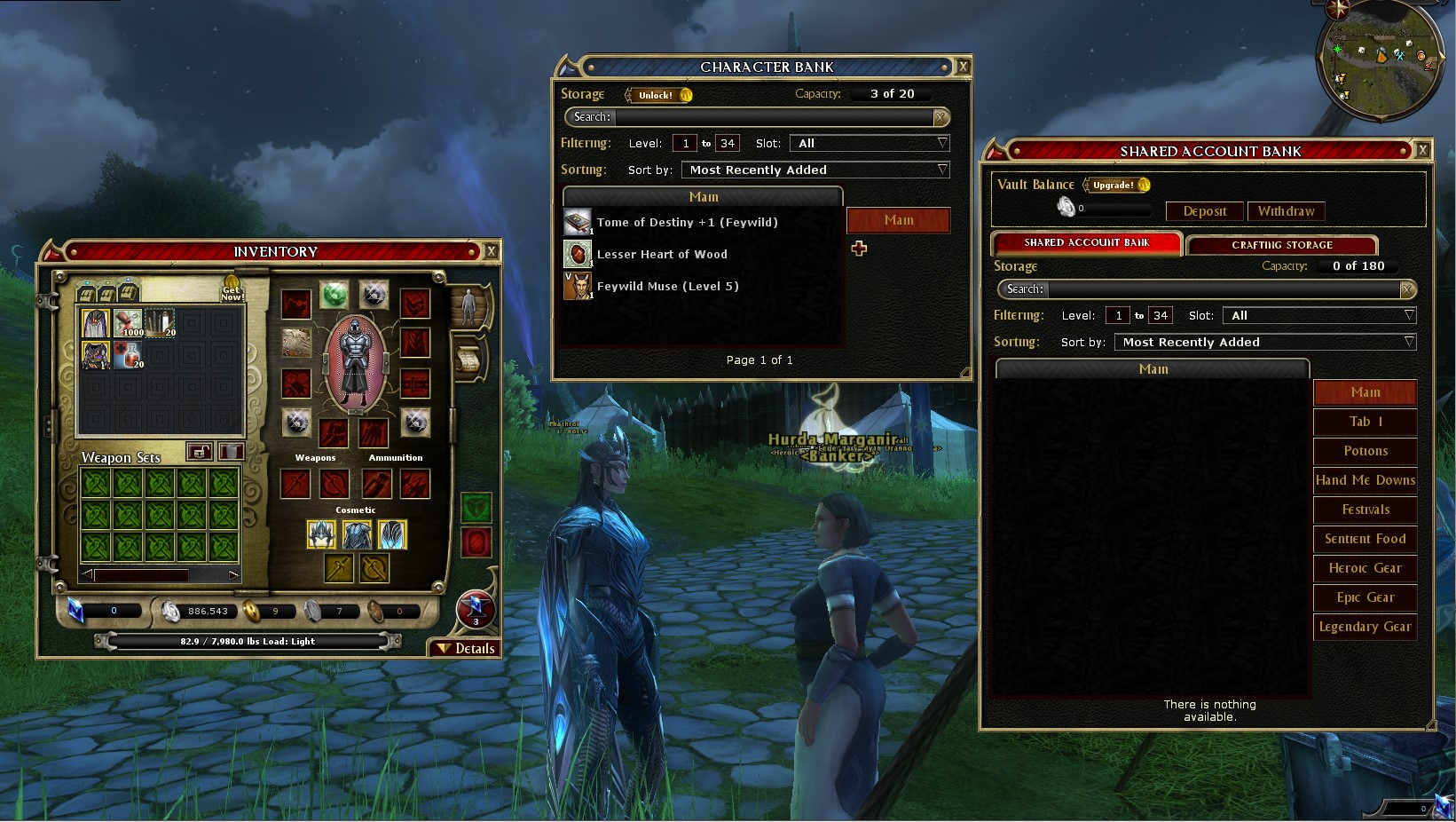Open the Character Bank Slot filter dropdown

(870, 143)
